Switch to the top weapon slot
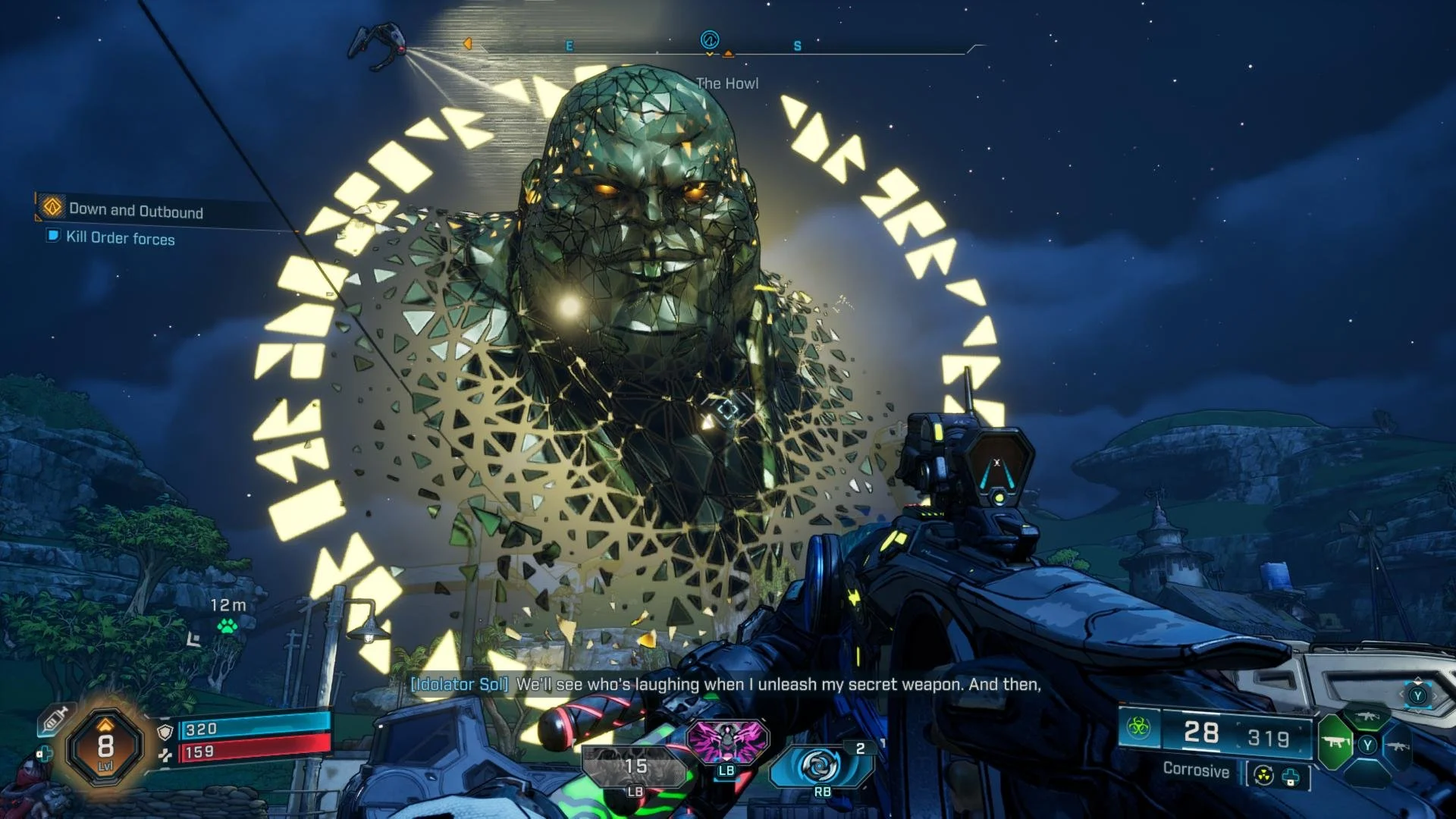 pyautogui.click(x=1367, y=717)
